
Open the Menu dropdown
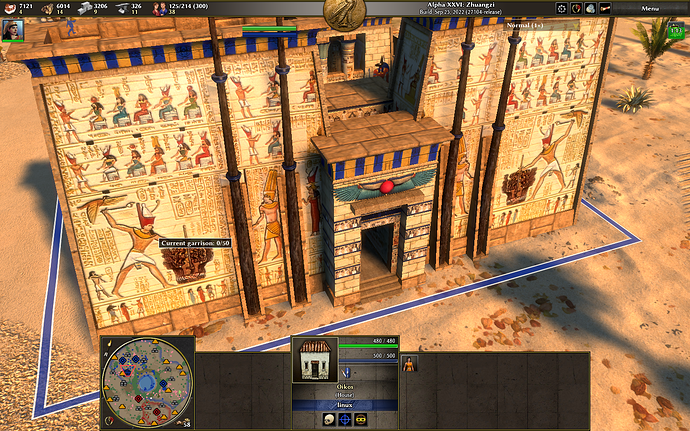tap(650, 8)
